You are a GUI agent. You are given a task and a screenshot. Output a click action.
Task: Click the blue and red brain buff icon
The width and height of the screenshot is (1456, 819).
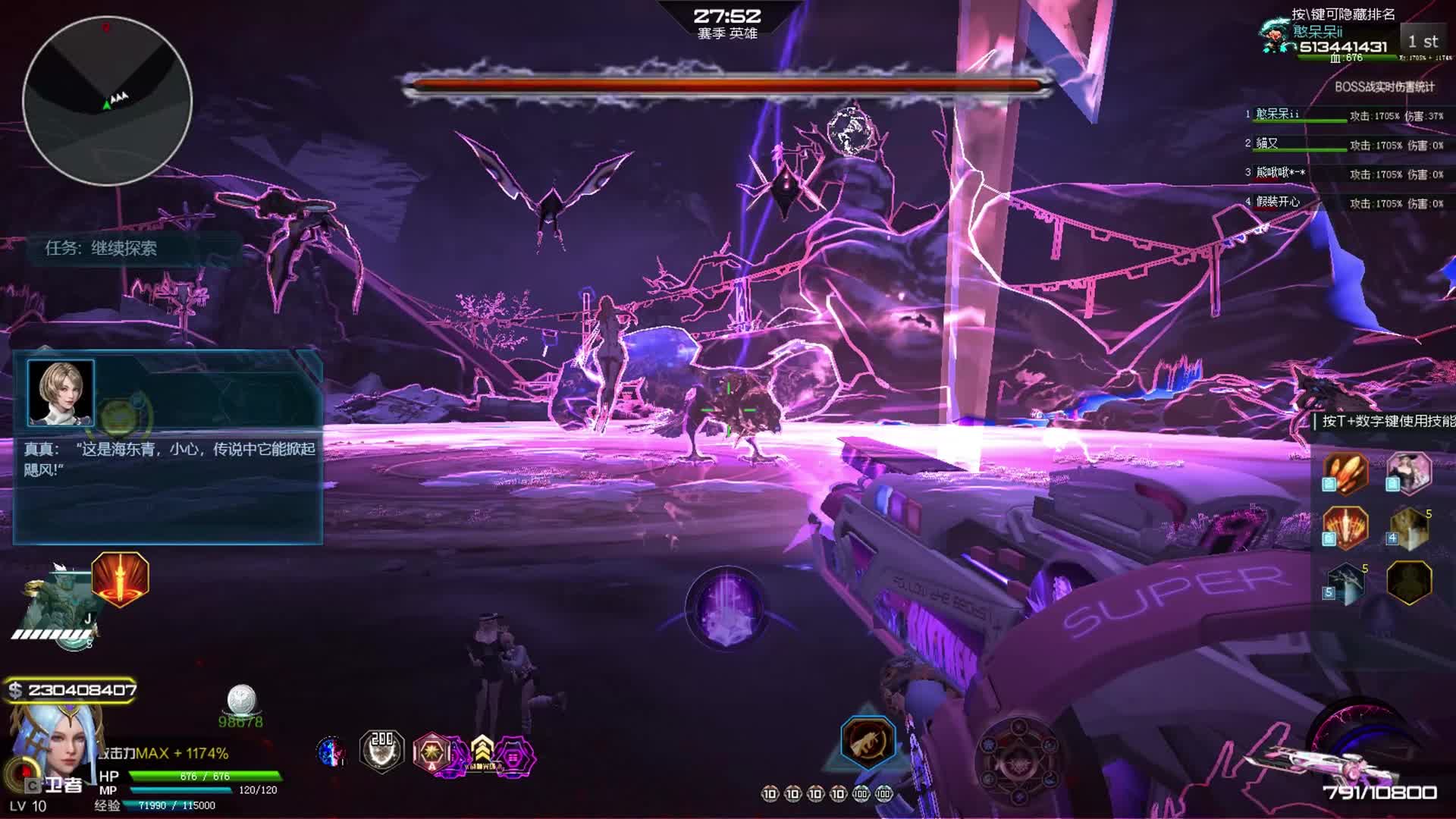(331, 752)
